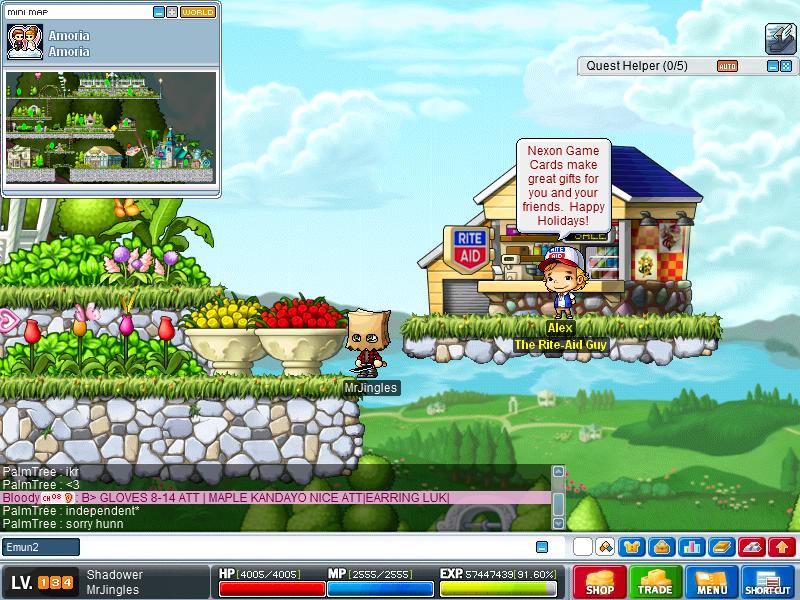This screenshot has height=600, width=800.
Task: Open the Shortcut panel
Action: (x=768, y=582)
